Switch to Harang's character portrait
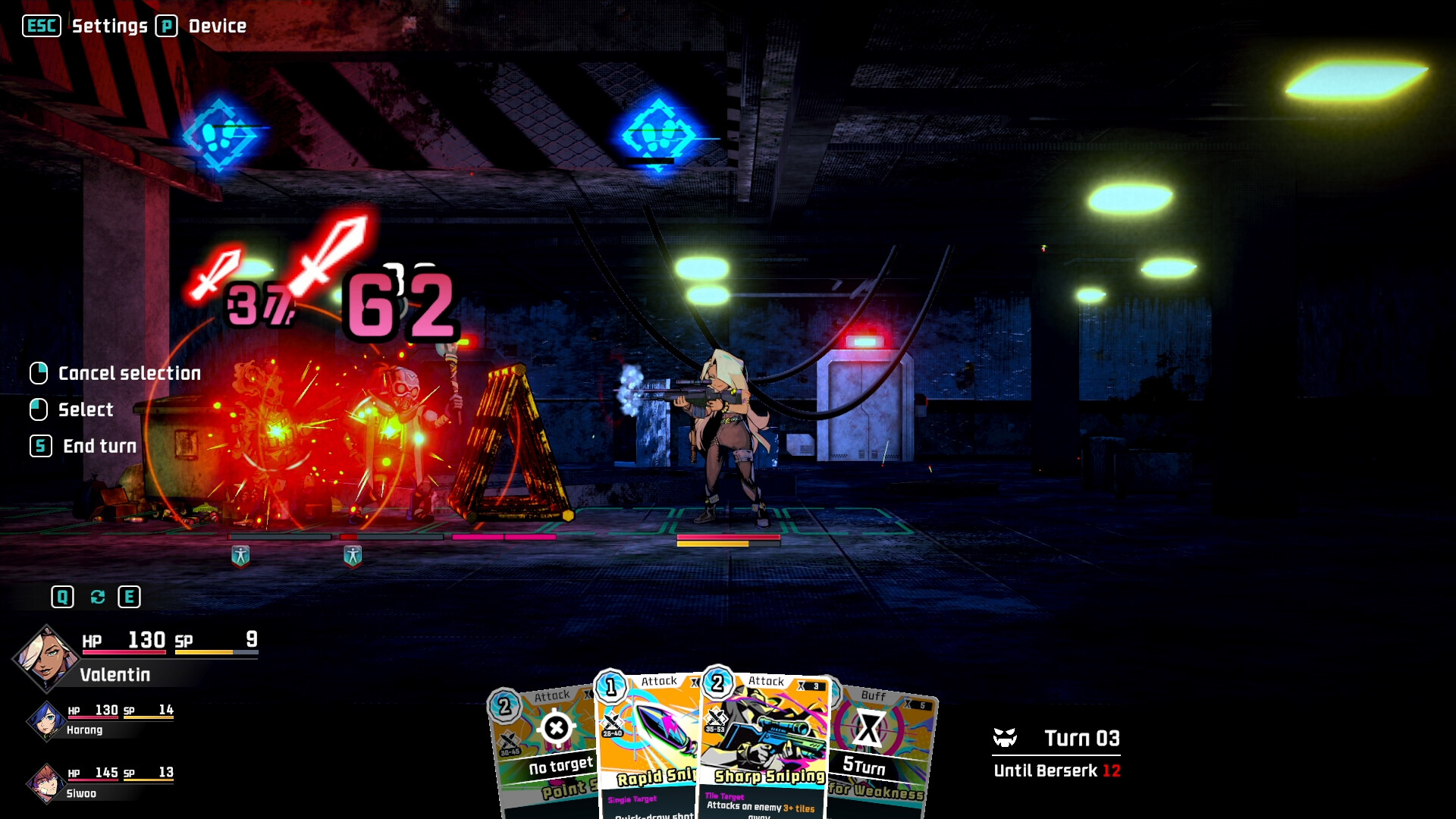The width and height of the screenshot is (1456, 819). click(45, 720)
